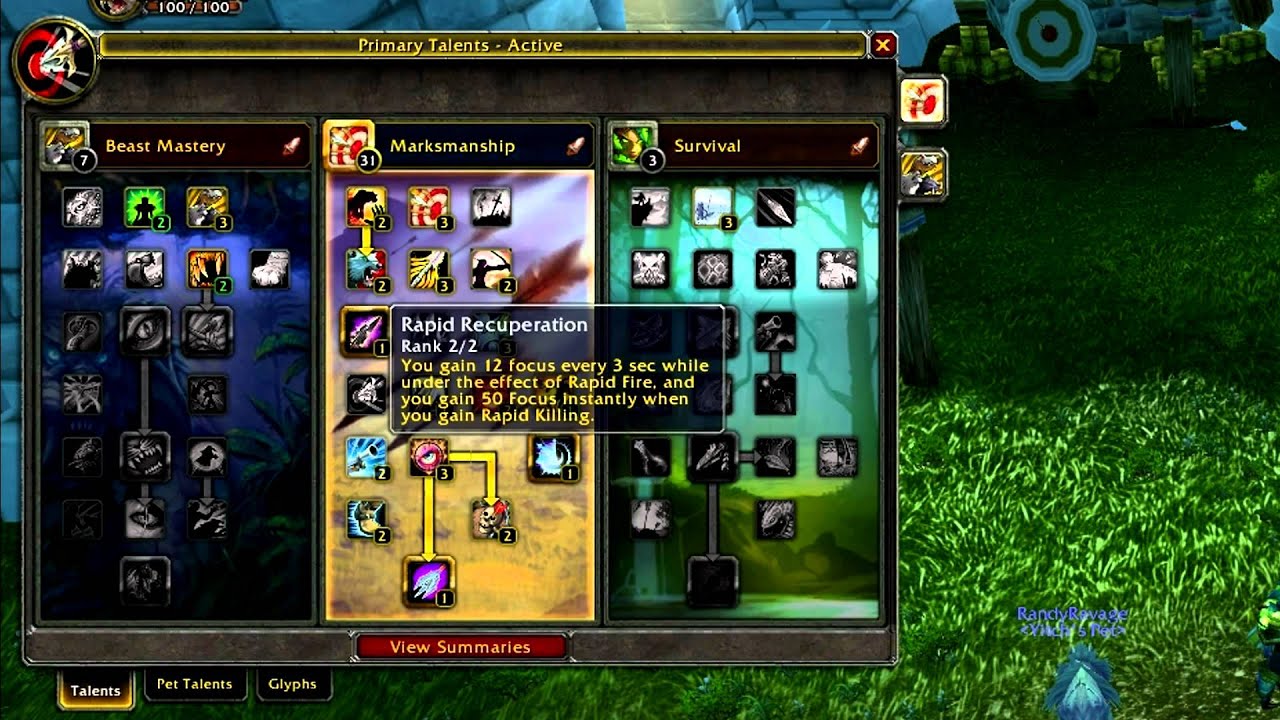
Task: Switch to the Pet Talents tab
Action: (194, 685)
